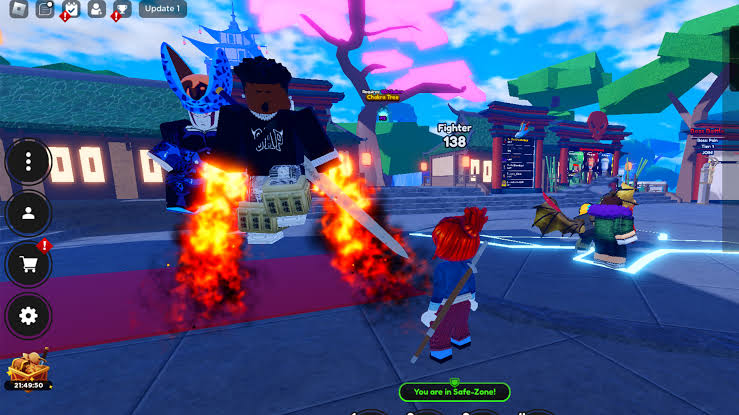The height and width of the screenshot is (415, 739).
Task: Open the shopping cart shop
Action: (28, 265)
